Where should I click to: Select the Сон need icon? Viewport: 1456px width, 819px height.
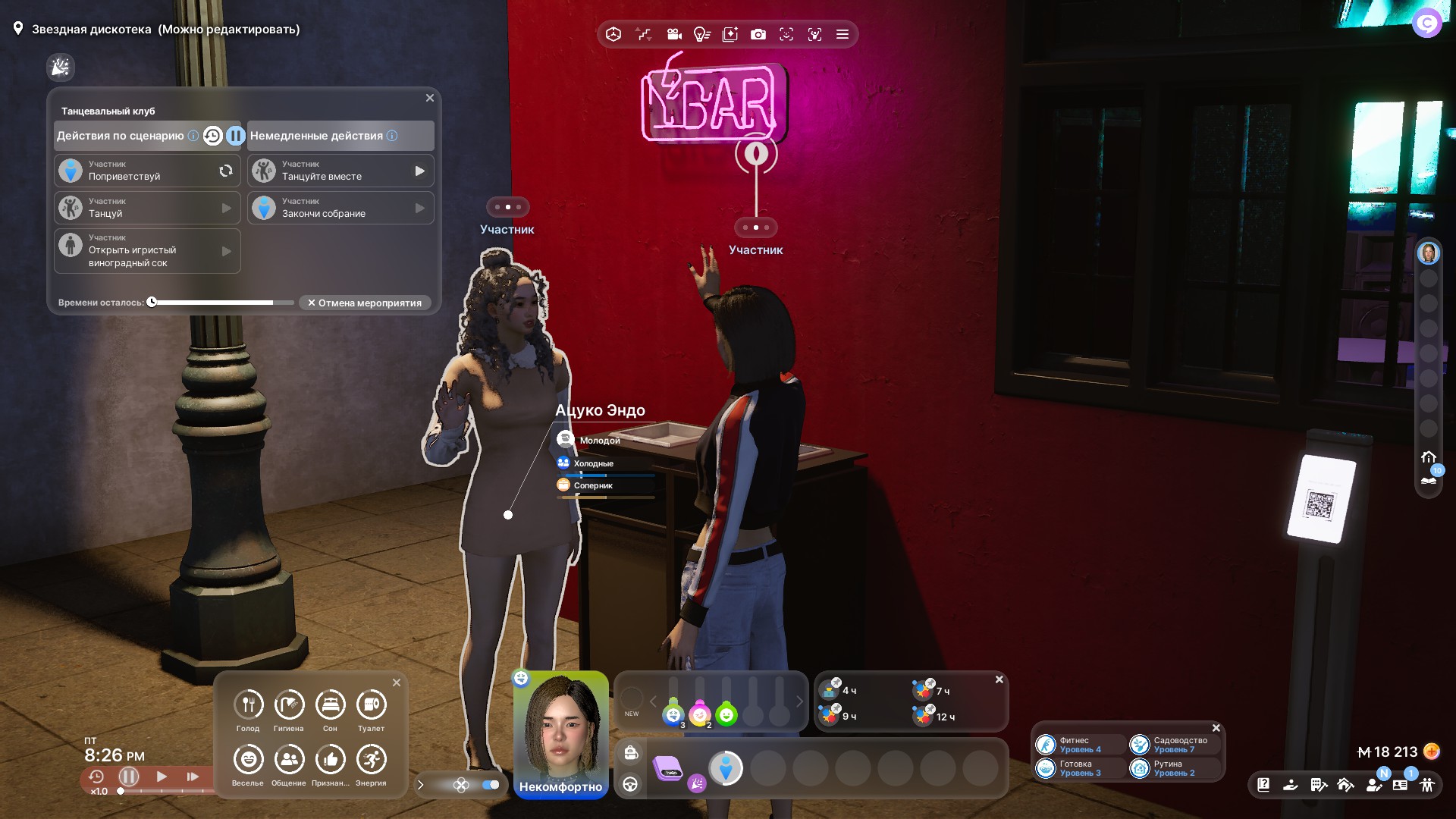(x=330, y=705)
